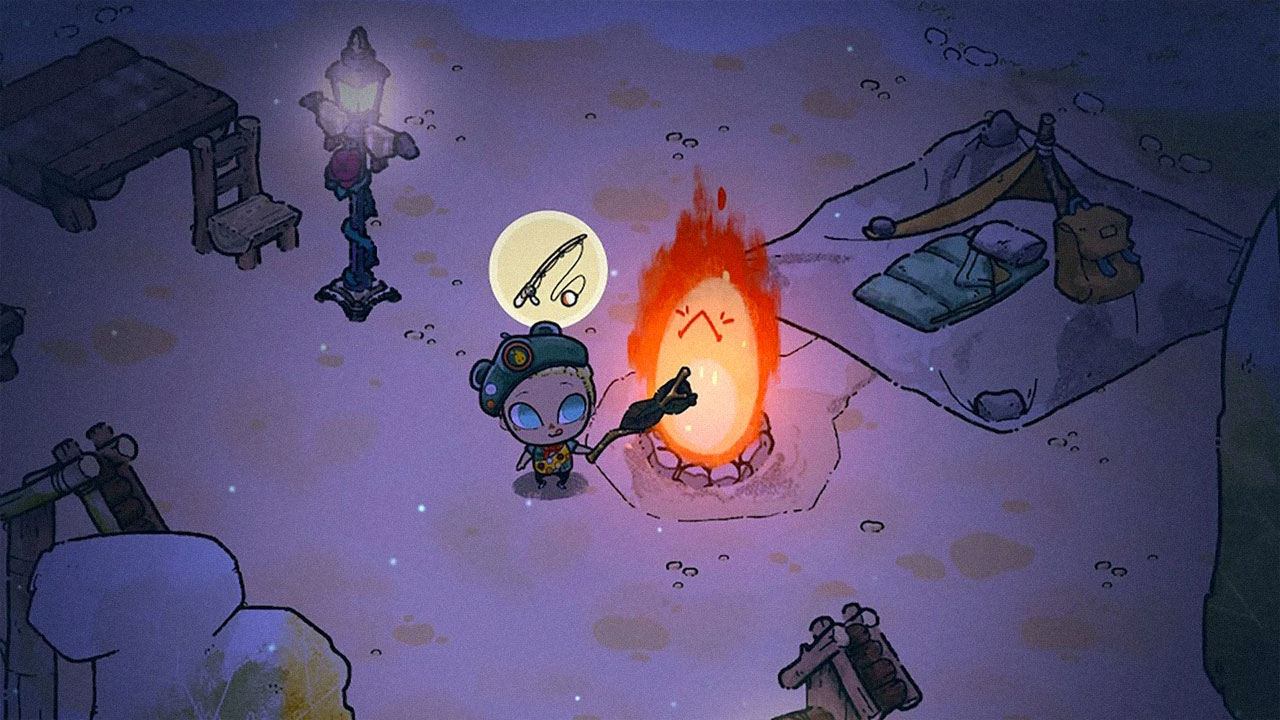Click the fishing rod thought bubble
This screenshot has width=1280, height=720.
point(548,268)
